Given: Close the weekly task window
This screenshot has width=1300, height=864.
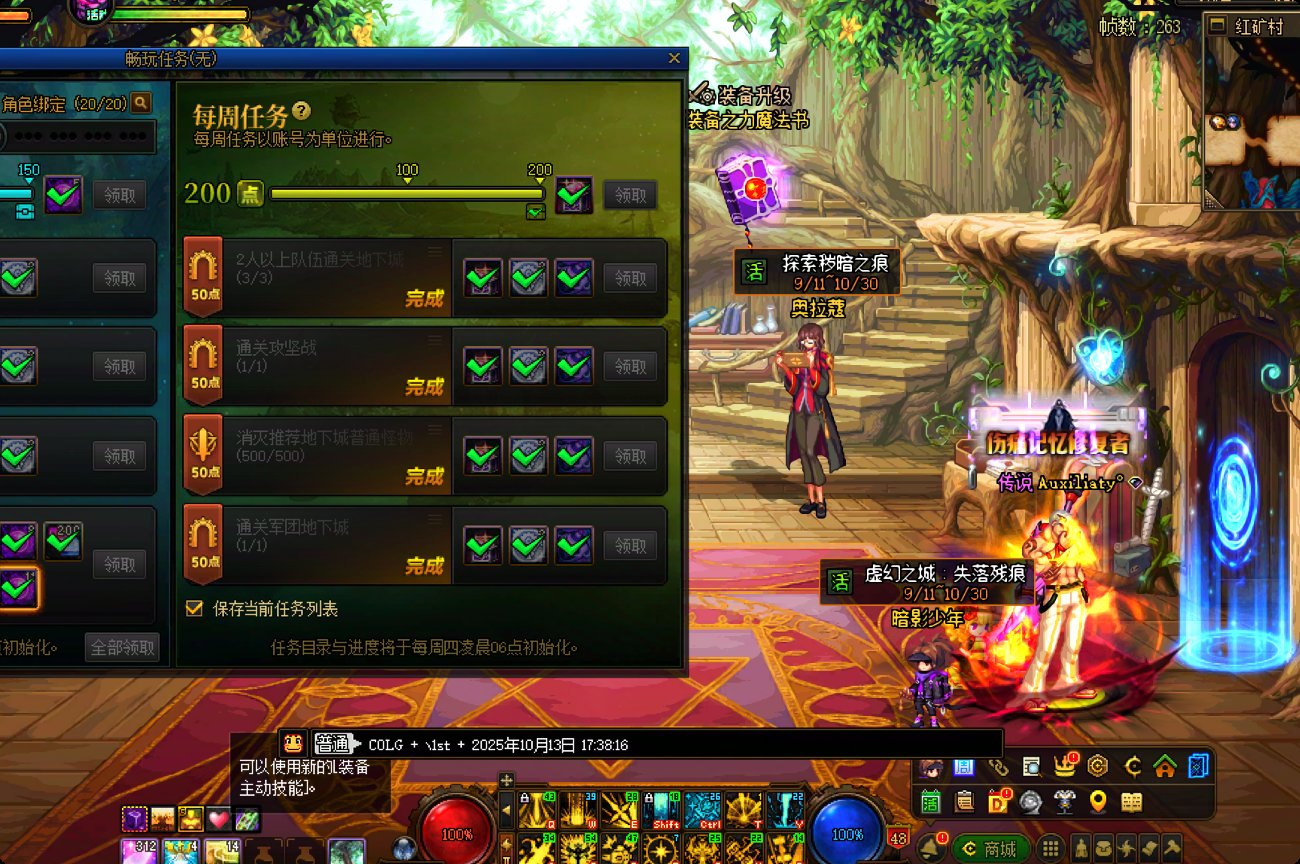Looking at the screenshot, I should (674, 58).
